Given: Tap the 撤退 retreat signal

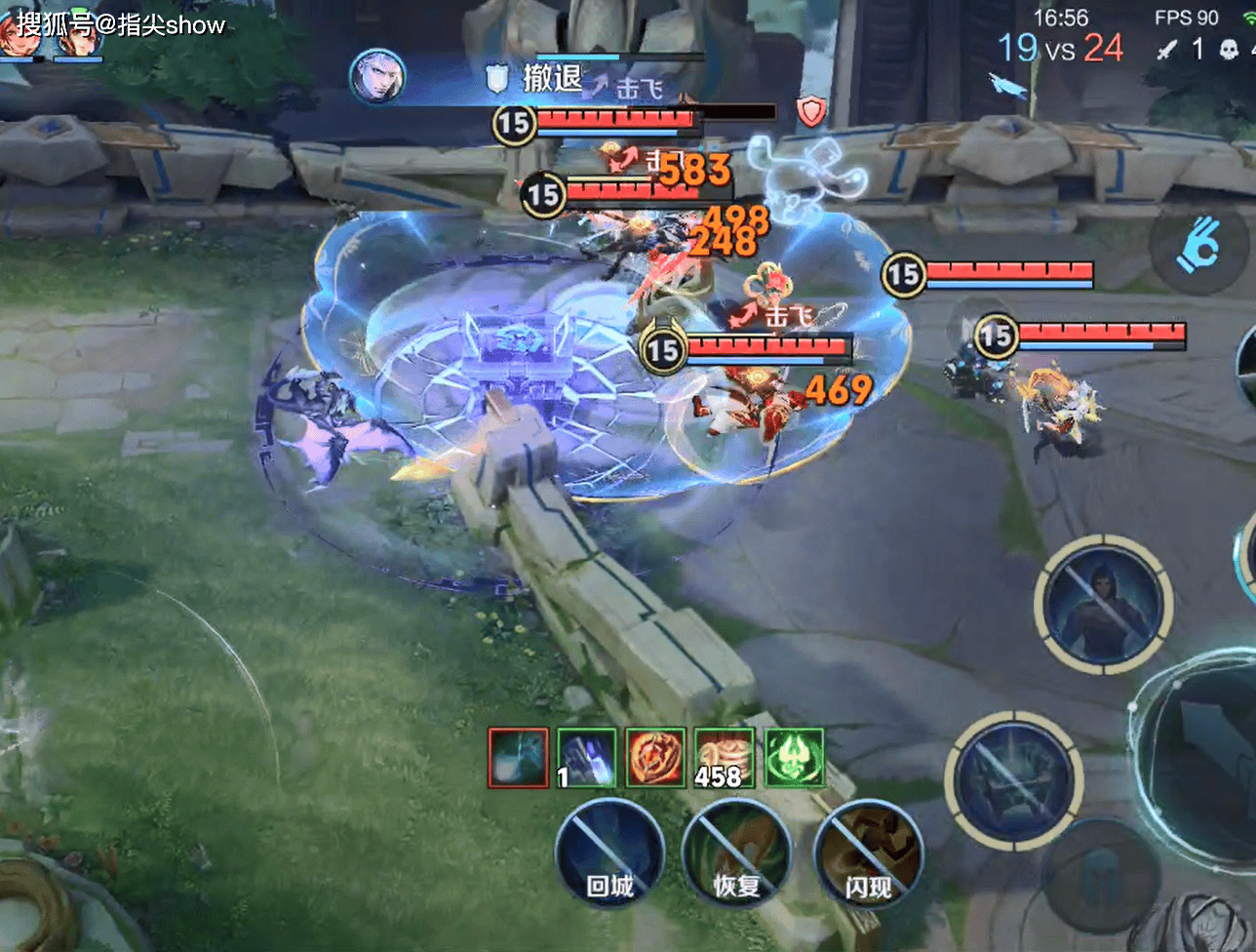Looking at the screenshot, I should coord(536,78).
